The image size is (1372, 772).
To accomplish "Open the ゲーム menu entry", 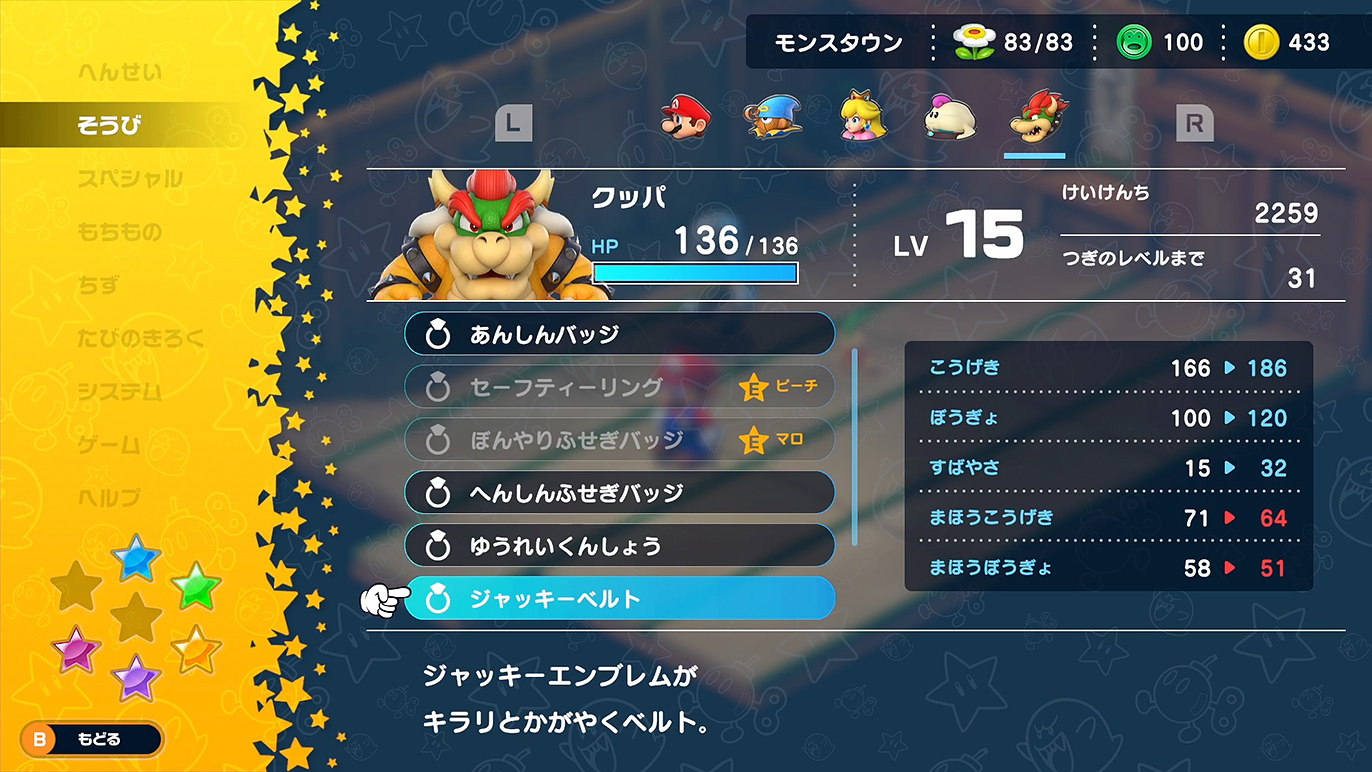I will click(109, 444).
